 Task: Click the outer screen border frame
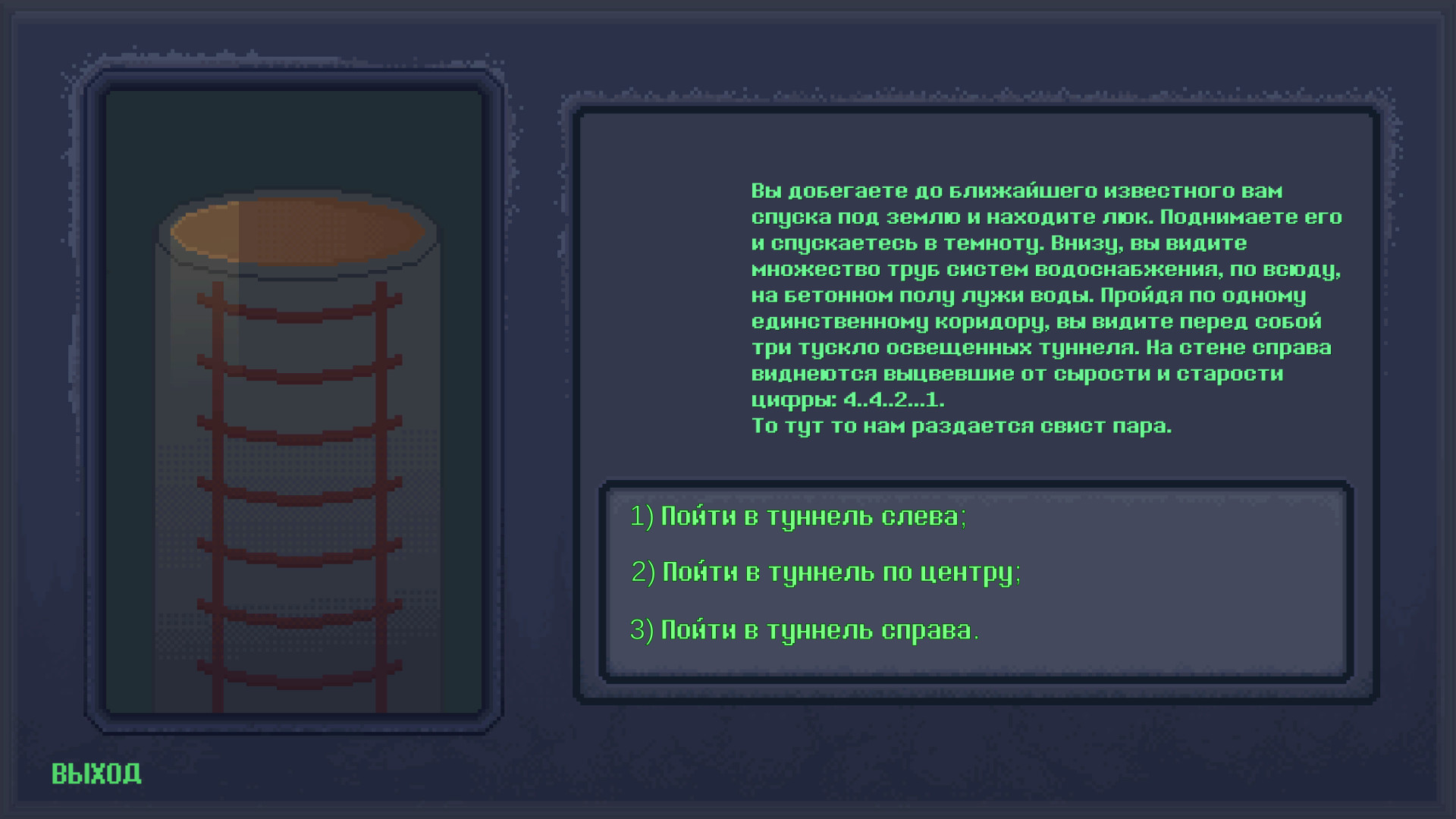coord(728,14)
